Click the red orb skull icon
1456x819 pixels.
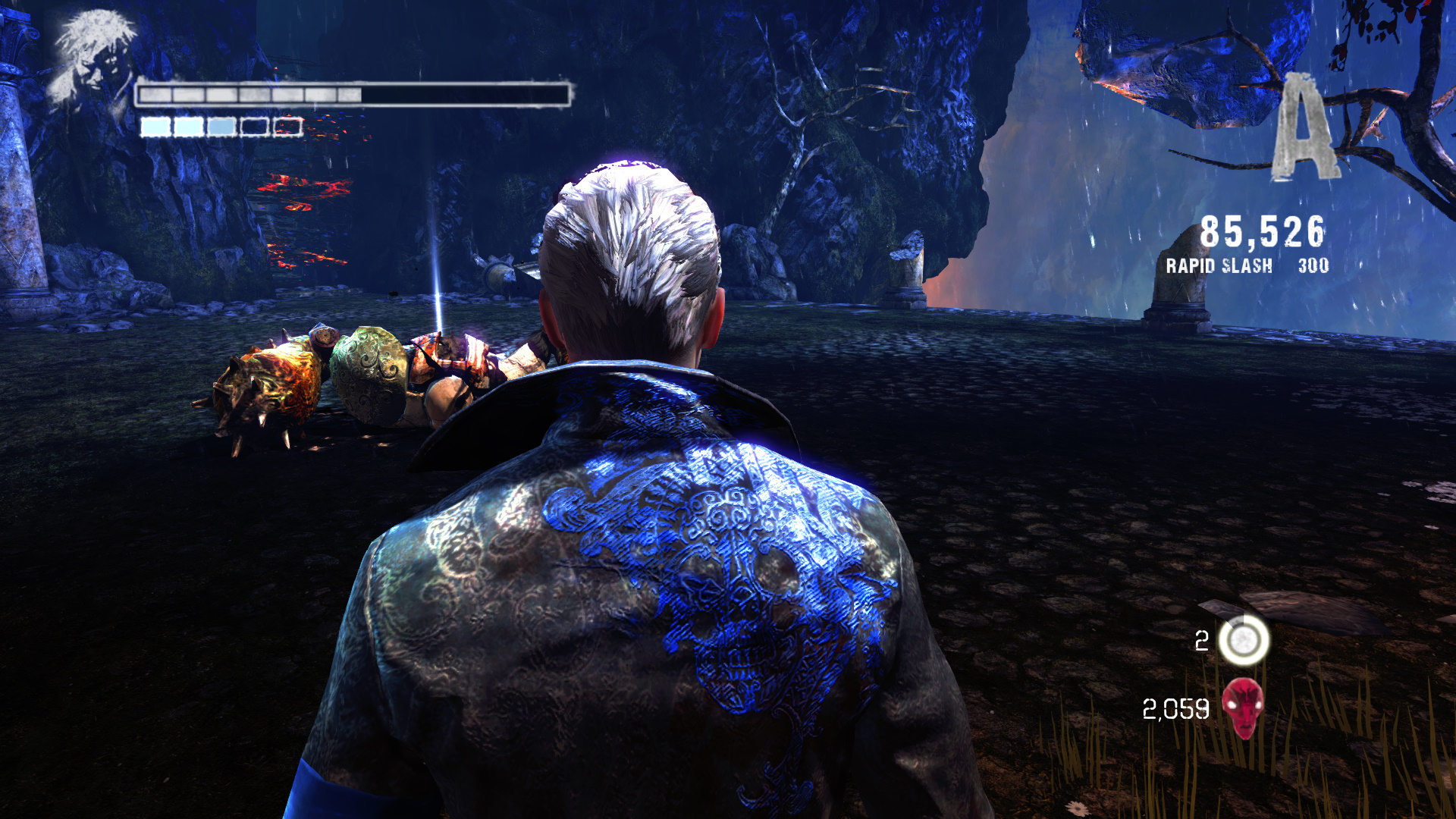pyautogui.click(x=1243, y=708)
